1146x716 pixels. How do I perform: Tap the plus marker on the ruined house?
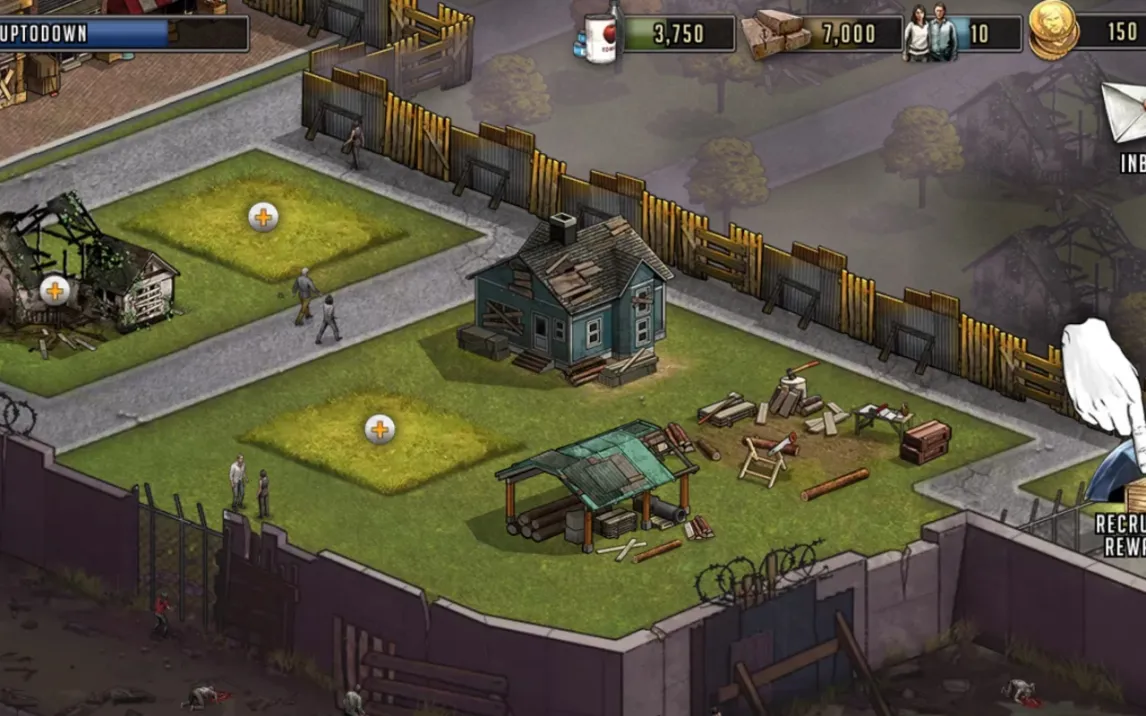(54, 290)
